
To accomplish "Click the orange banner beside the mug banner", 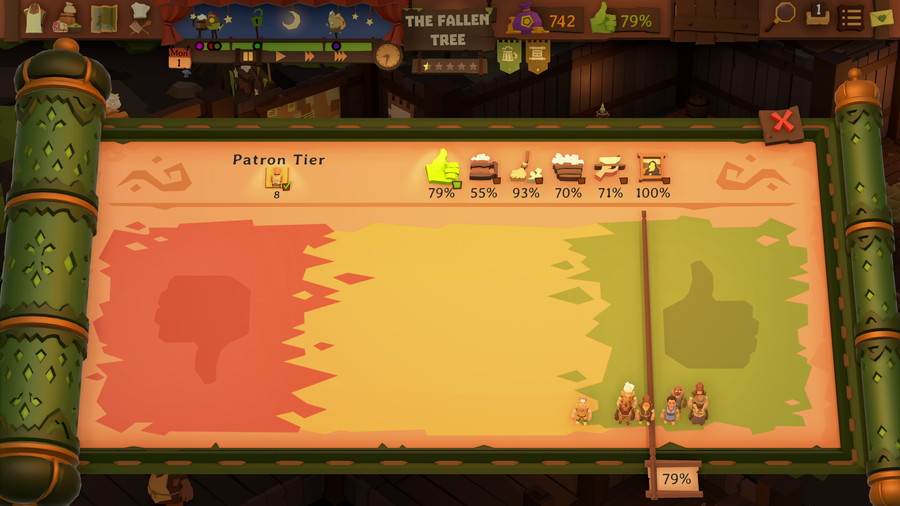I will coord(538,57).
